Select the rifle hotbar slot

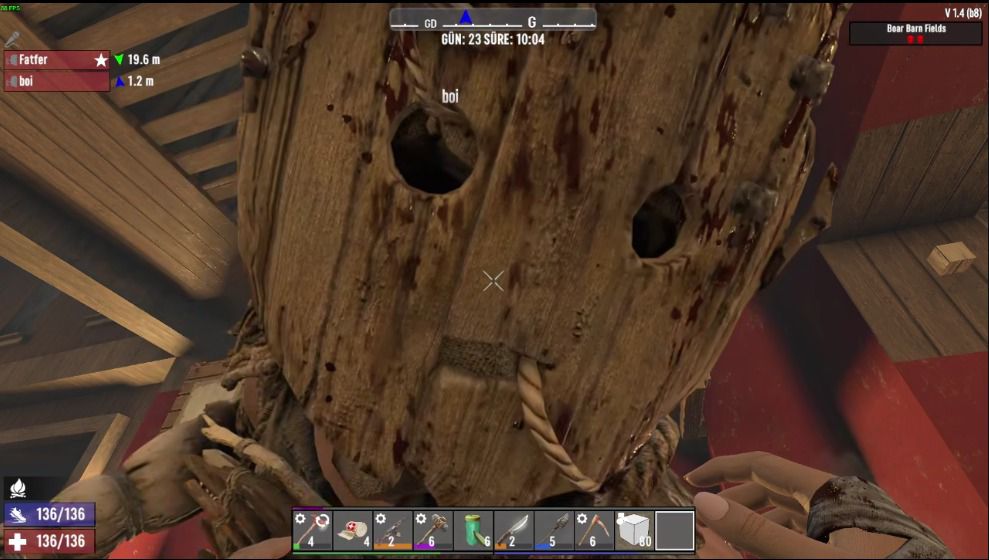pos(393,530)
